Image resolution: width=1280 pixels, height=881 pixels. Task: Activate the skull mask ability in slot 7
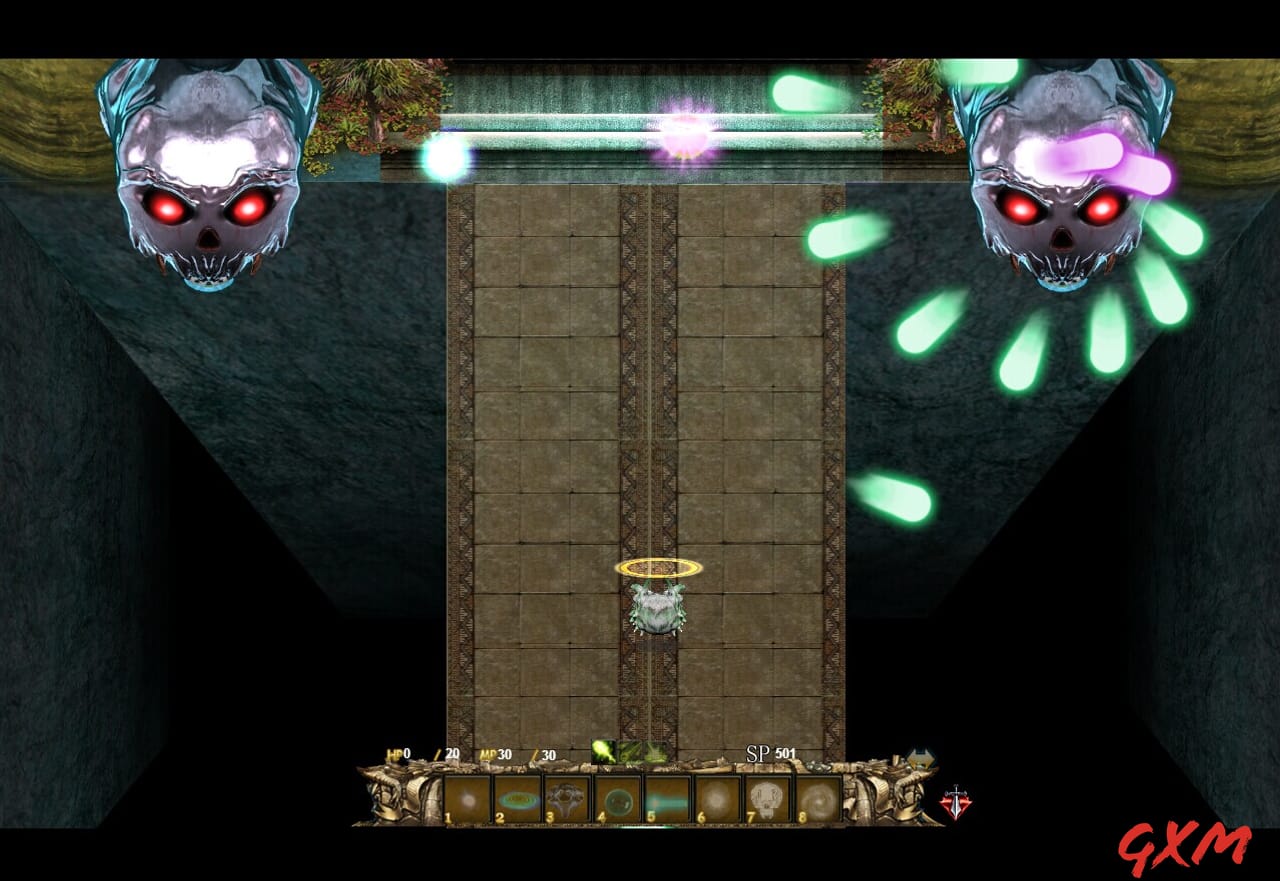(767, 798)
